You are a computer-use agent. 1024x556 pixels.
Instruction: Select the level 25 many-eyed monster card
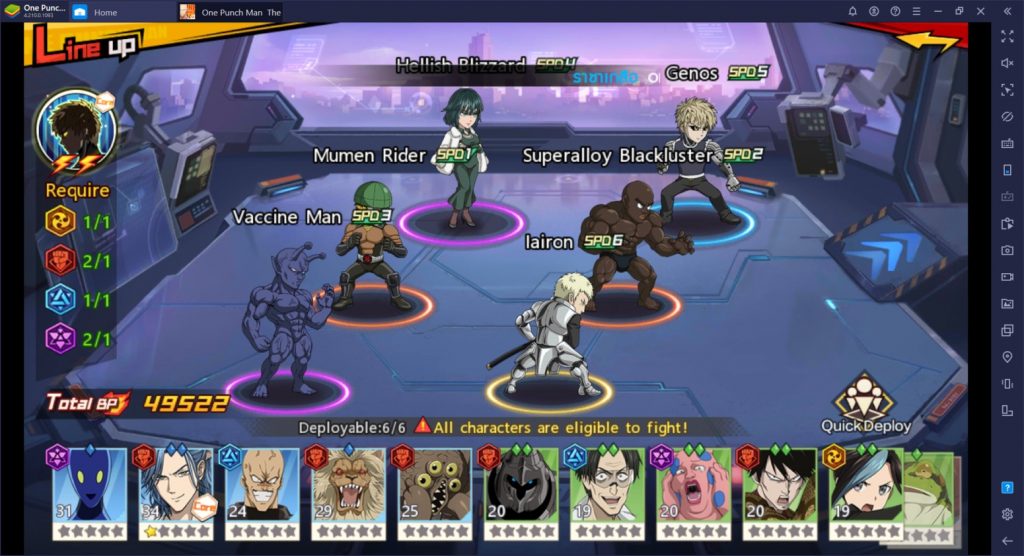(434, 492)
